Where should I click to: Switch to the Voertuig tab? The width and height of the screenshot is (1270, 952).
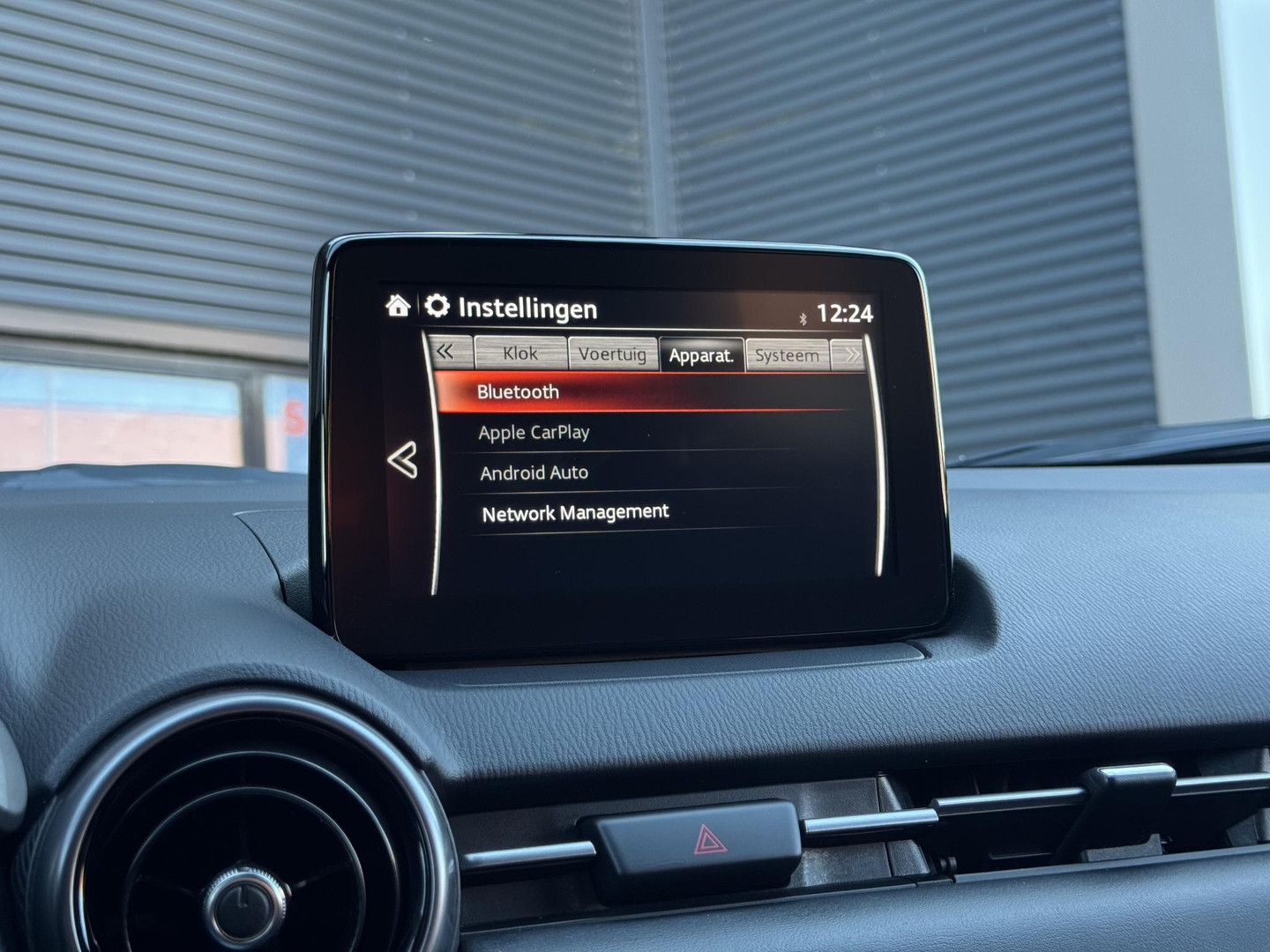[612, 353]
